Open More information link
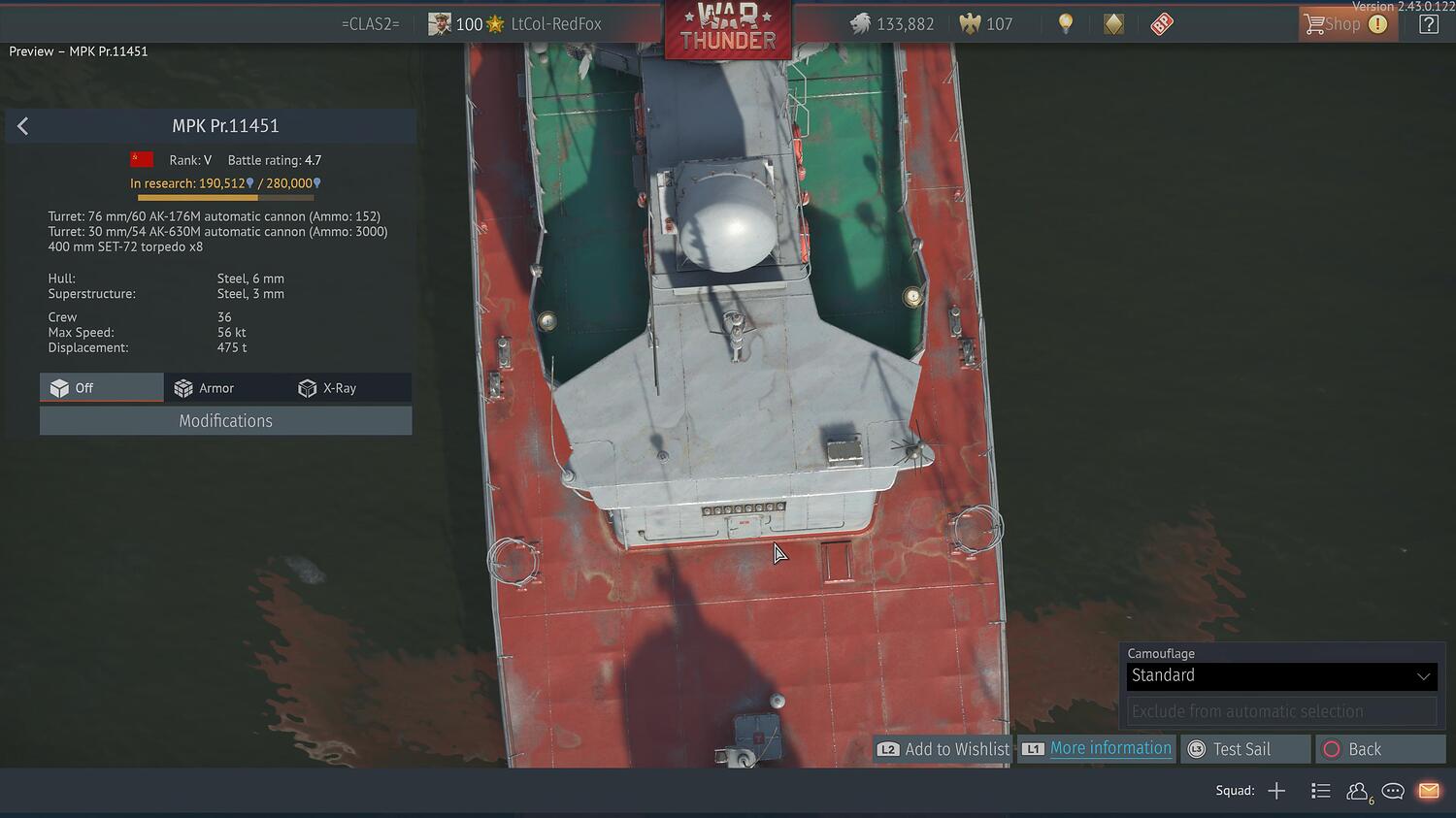 pyautogui.click(x=1110, y=748)
